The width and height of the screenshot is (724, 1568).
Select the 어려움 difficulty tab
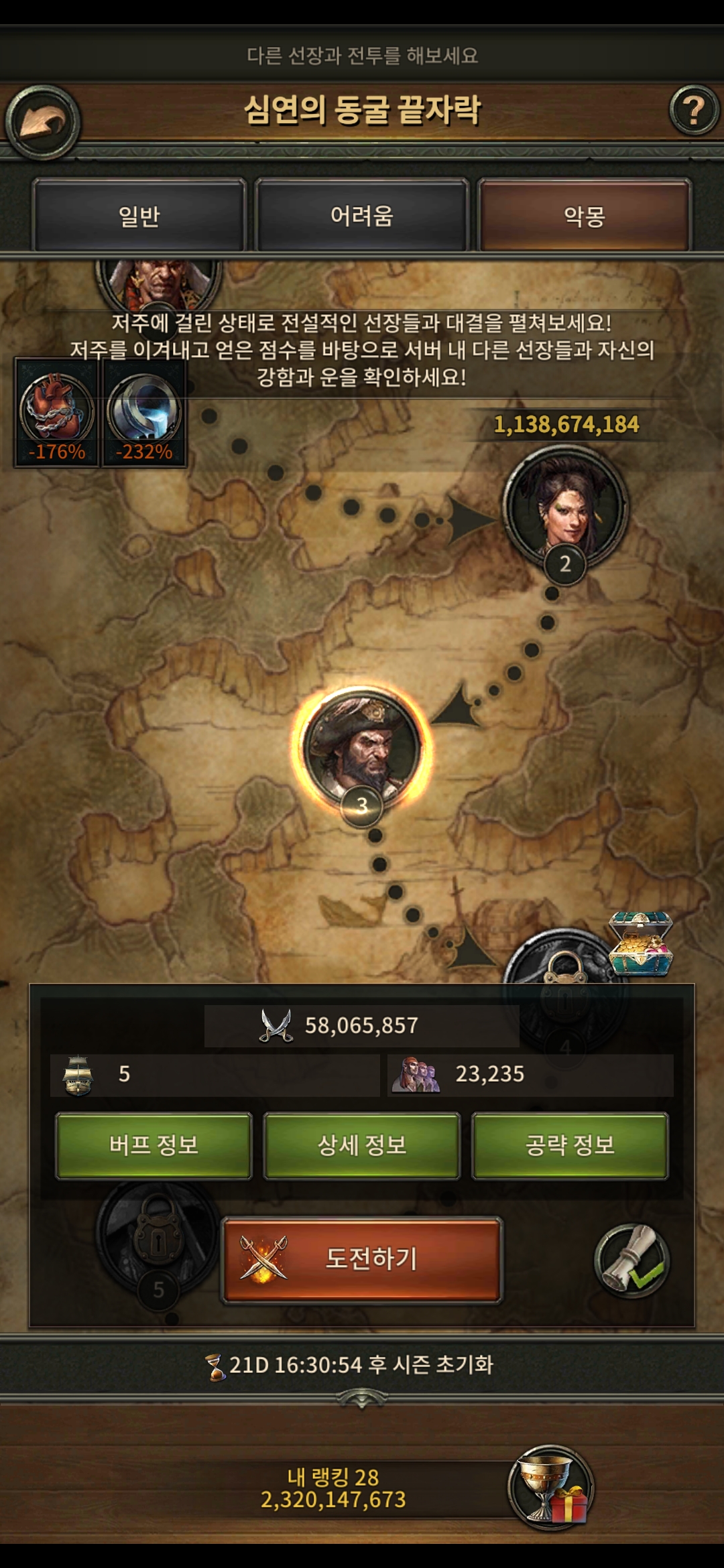(x=361, y=216)
